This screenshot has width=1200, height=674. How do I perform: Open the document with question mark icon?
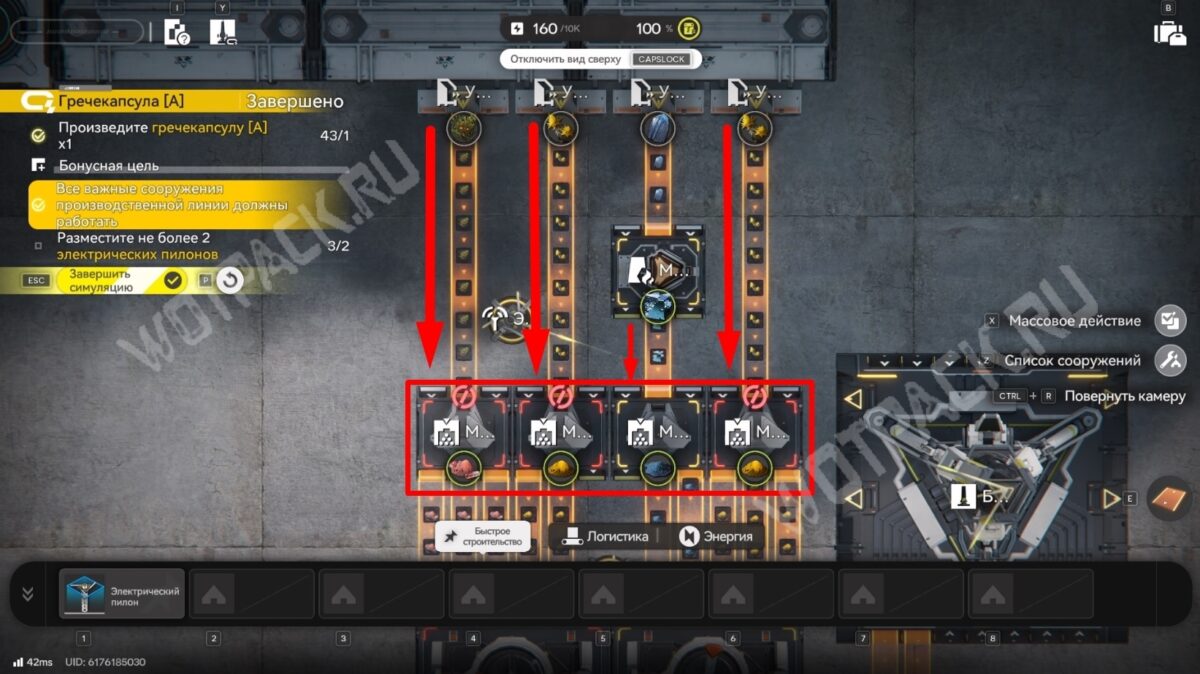[x=177, y=32]
